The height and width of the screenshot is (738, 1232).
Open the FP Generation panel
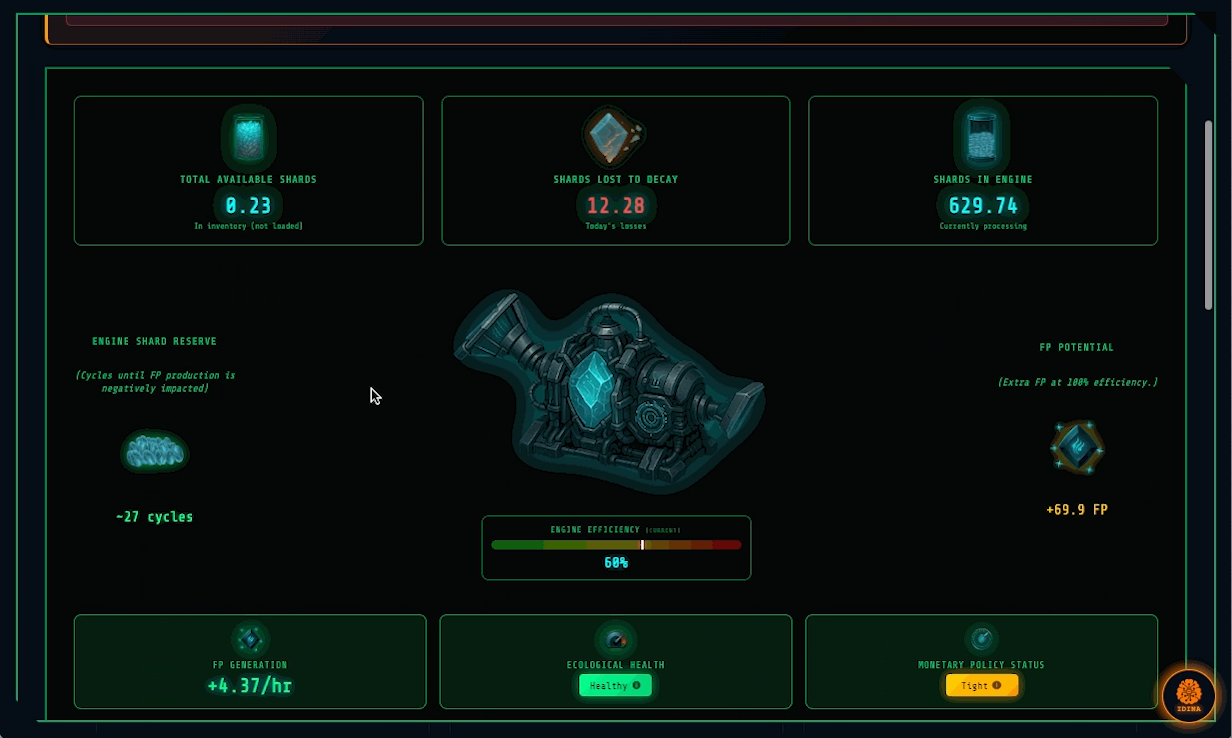tap(249, 661)
